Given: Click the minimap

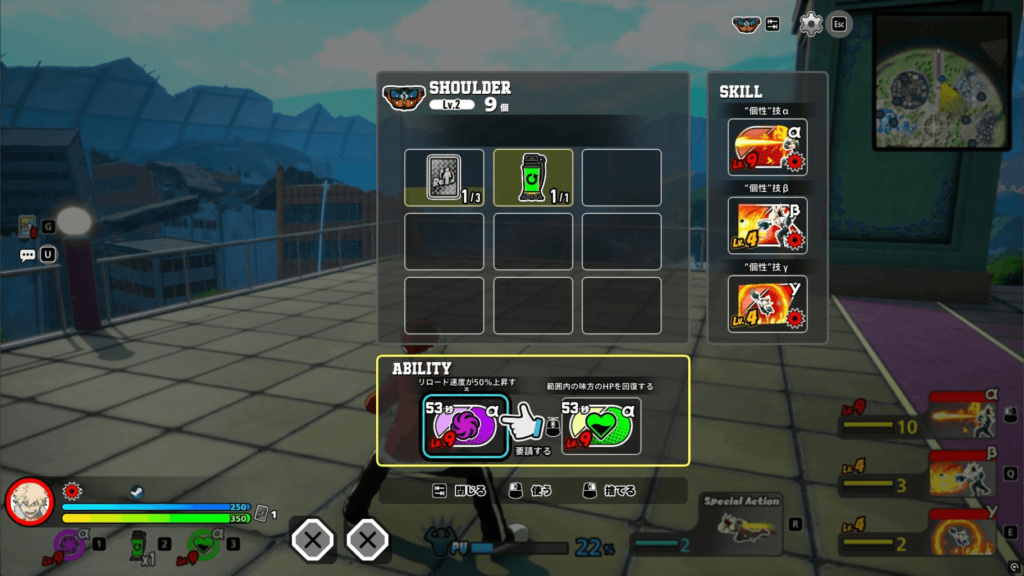Looking at the screenshot, I should 941,81.
